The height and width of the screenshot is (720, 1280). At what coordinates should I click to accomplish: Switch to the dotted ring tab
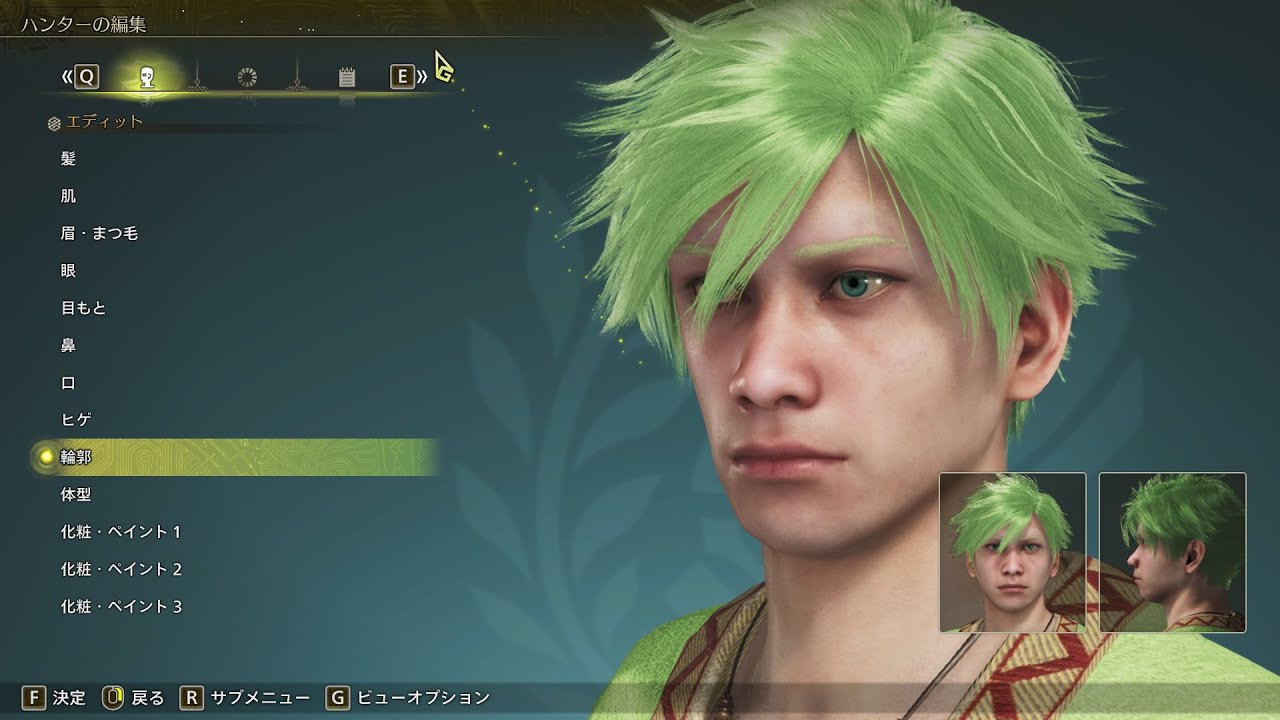[x=247, y=77]
